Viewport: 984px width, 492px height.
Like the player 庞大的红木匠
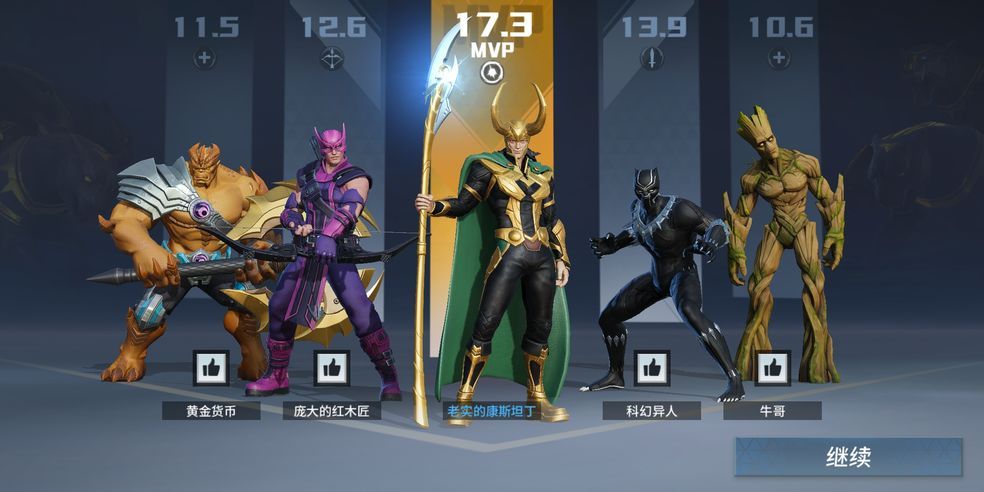pyautogui.click(x=332, y=368)
